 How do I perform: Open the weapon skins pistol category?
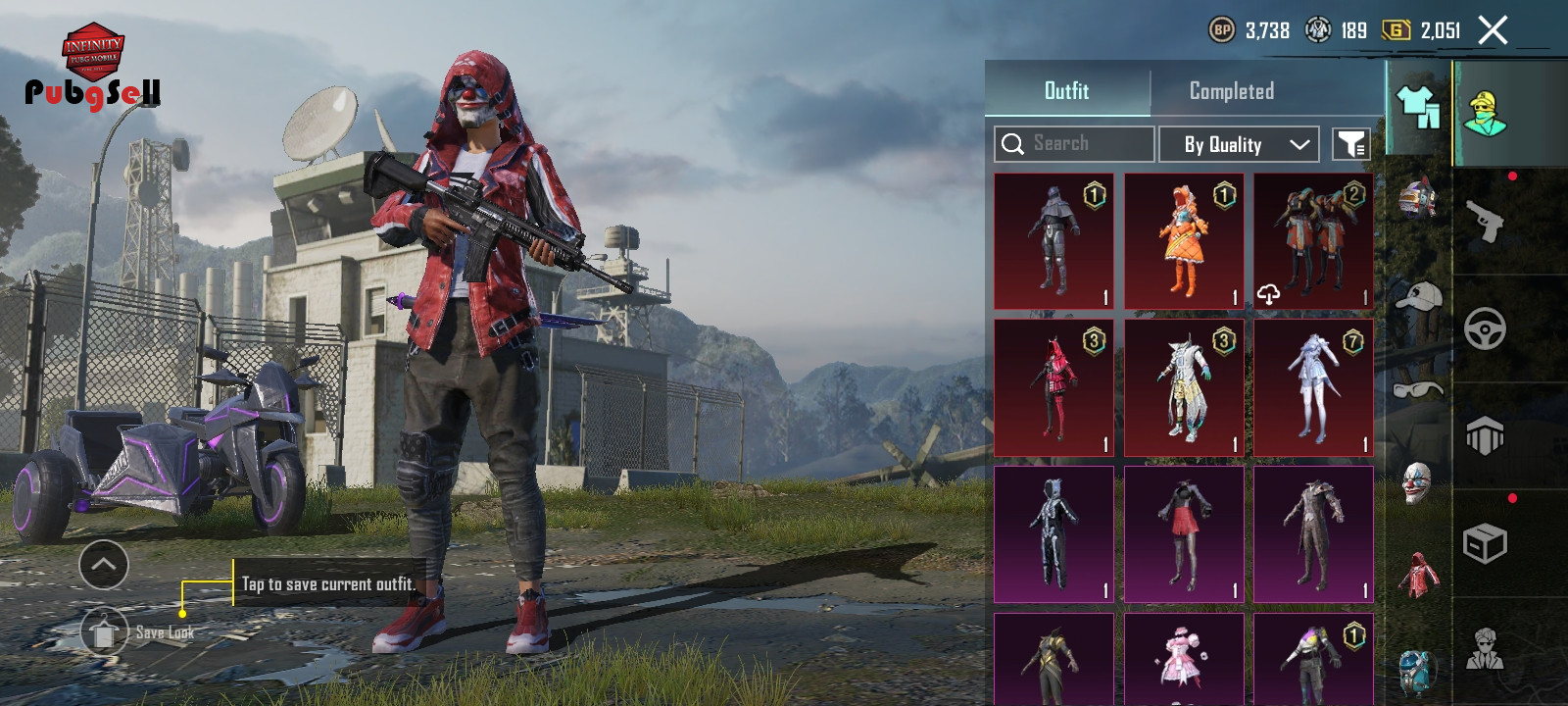pyautogui.click(x=1486, y=221)
